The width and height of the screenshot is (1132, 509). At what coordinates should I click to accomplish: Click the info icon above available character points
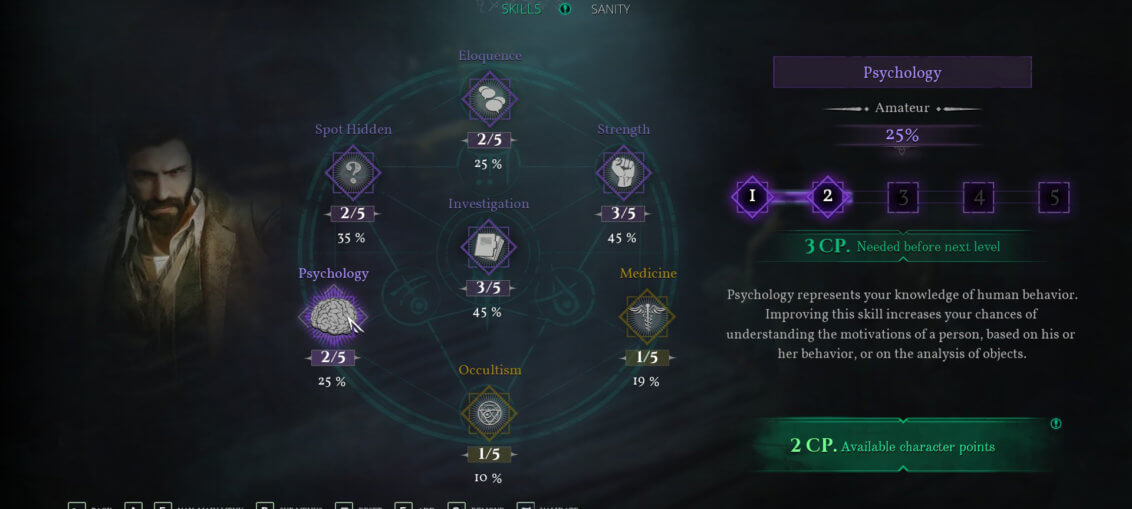(1056, 424)
